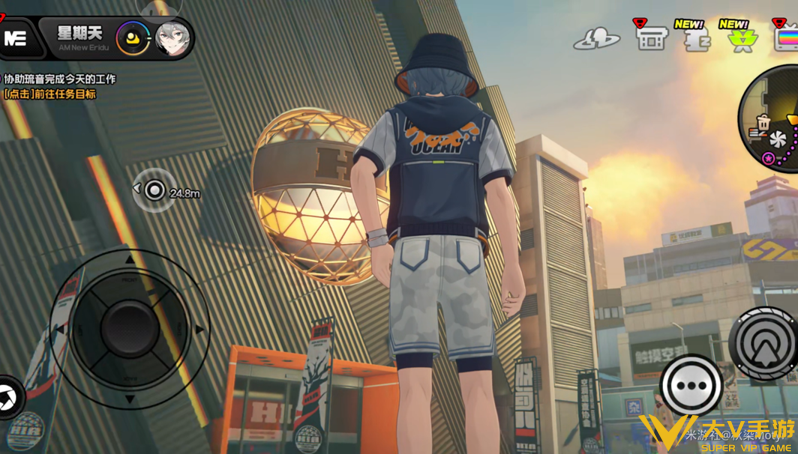Open the planet-shaped icon in the top bar
This screenshot has height=454, width=798.
tap(597, 39)
